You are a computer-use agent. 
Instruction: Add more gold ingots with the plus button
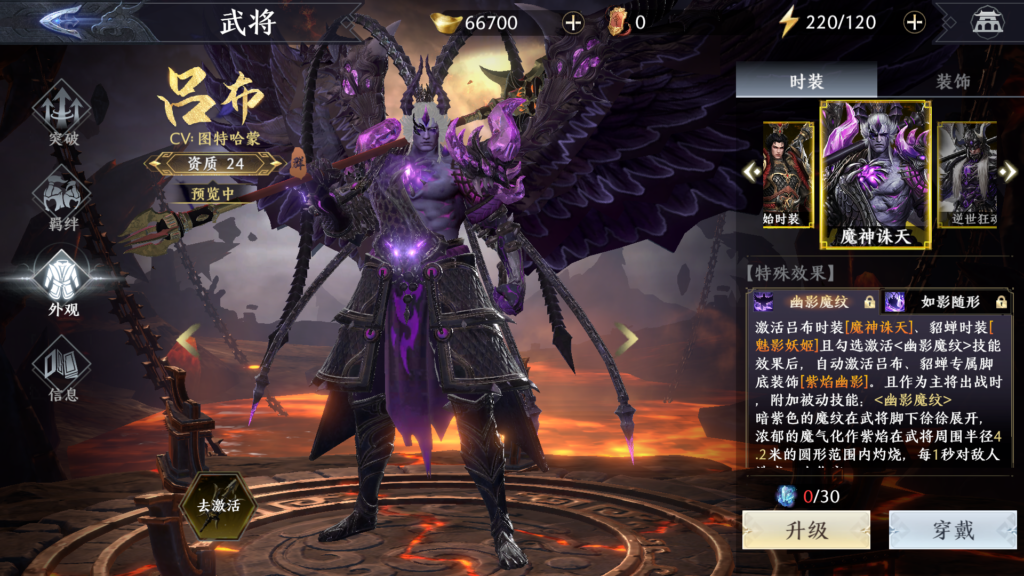(x=573, y=22)
